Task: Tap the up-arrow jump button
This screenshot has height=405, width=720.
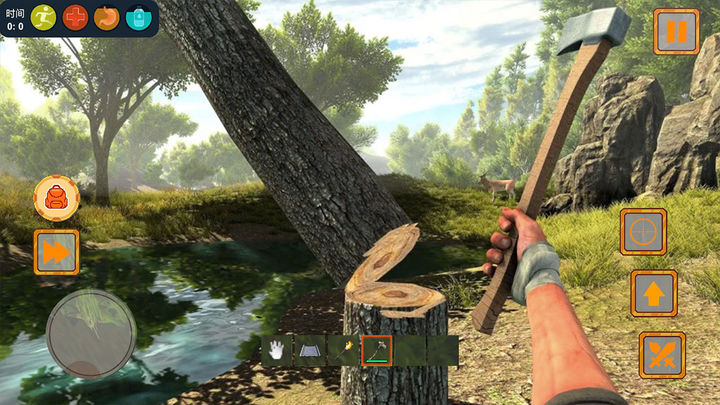Action: pyautogui.click(x=653, y=294)
